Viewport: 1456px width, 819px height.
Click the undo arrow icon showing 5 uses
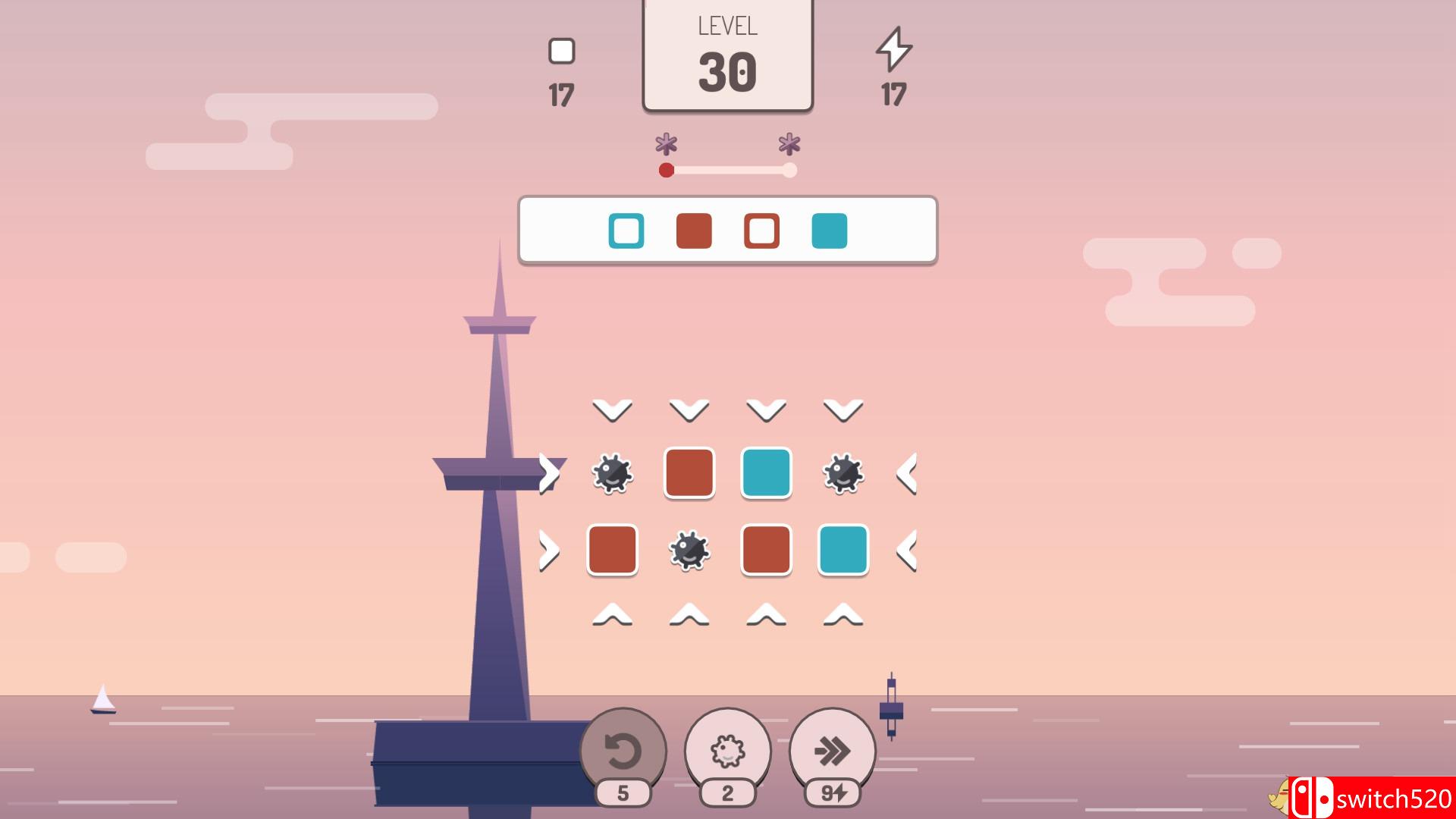coord(623,751)
